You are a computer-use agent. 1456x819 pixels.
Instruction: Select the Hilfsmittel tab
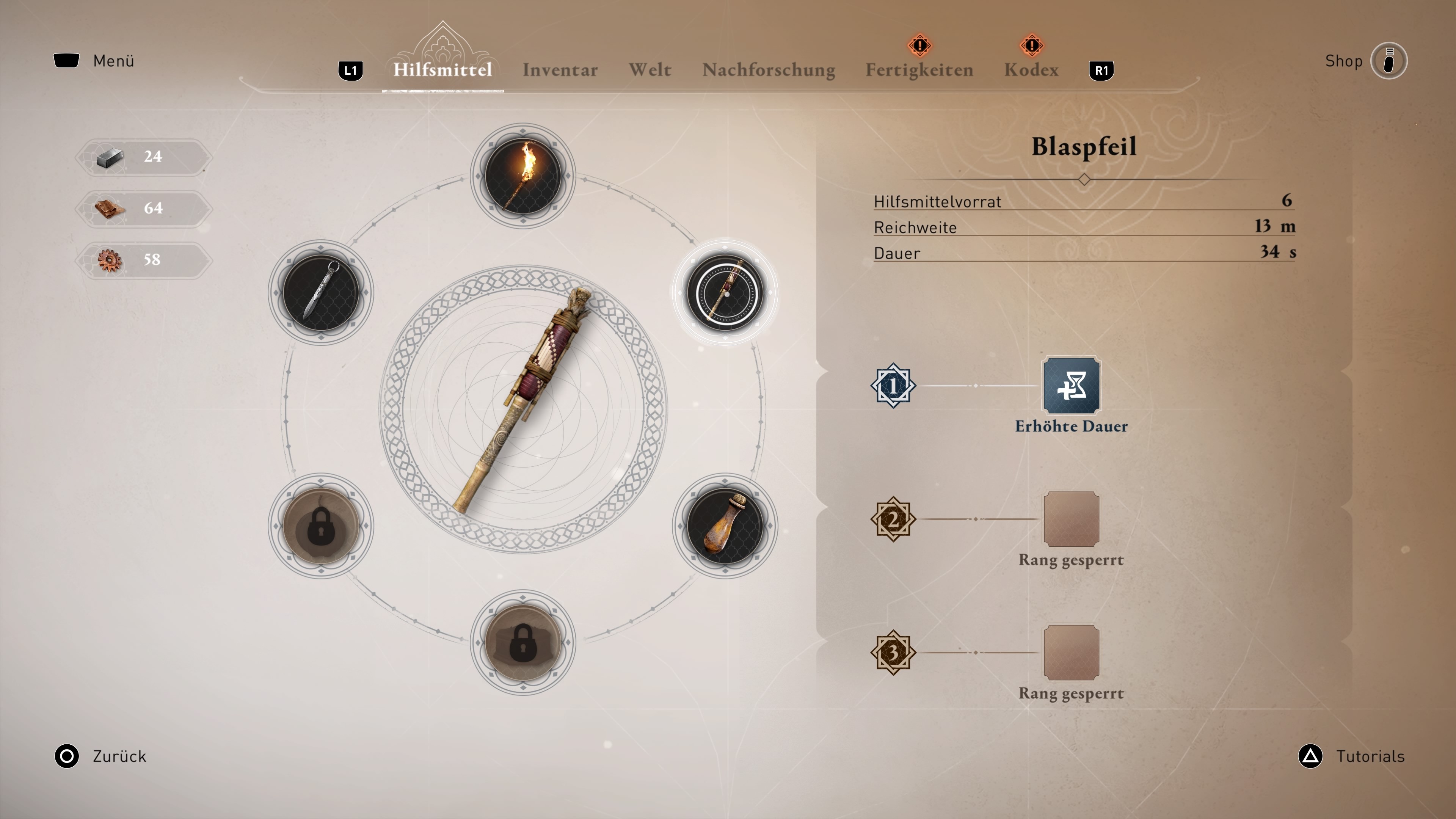tap(442, 70)
